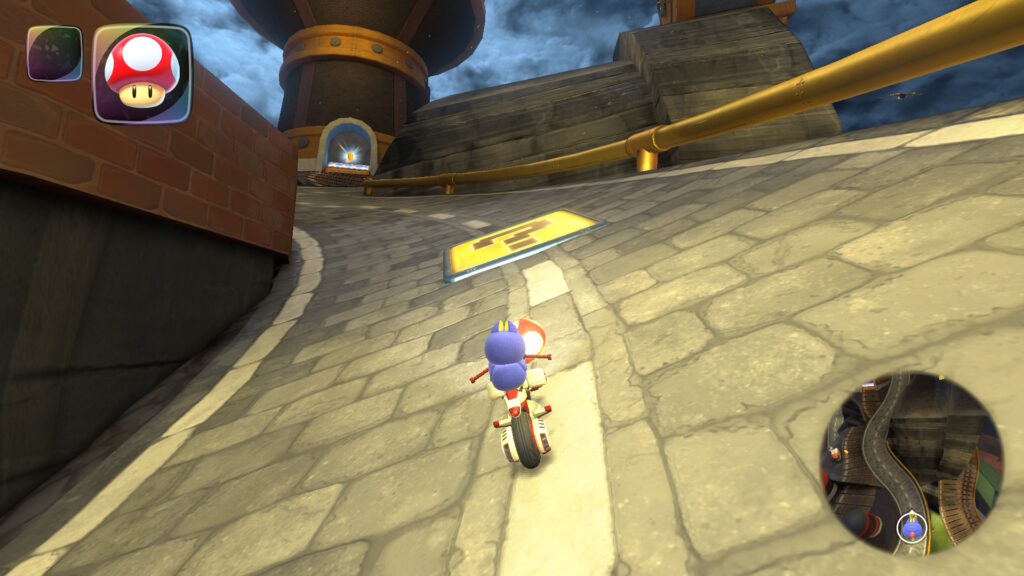Viewport: 1024px width, 576px height.
Task: Open the circular track minimap
Action: (911, 464)
